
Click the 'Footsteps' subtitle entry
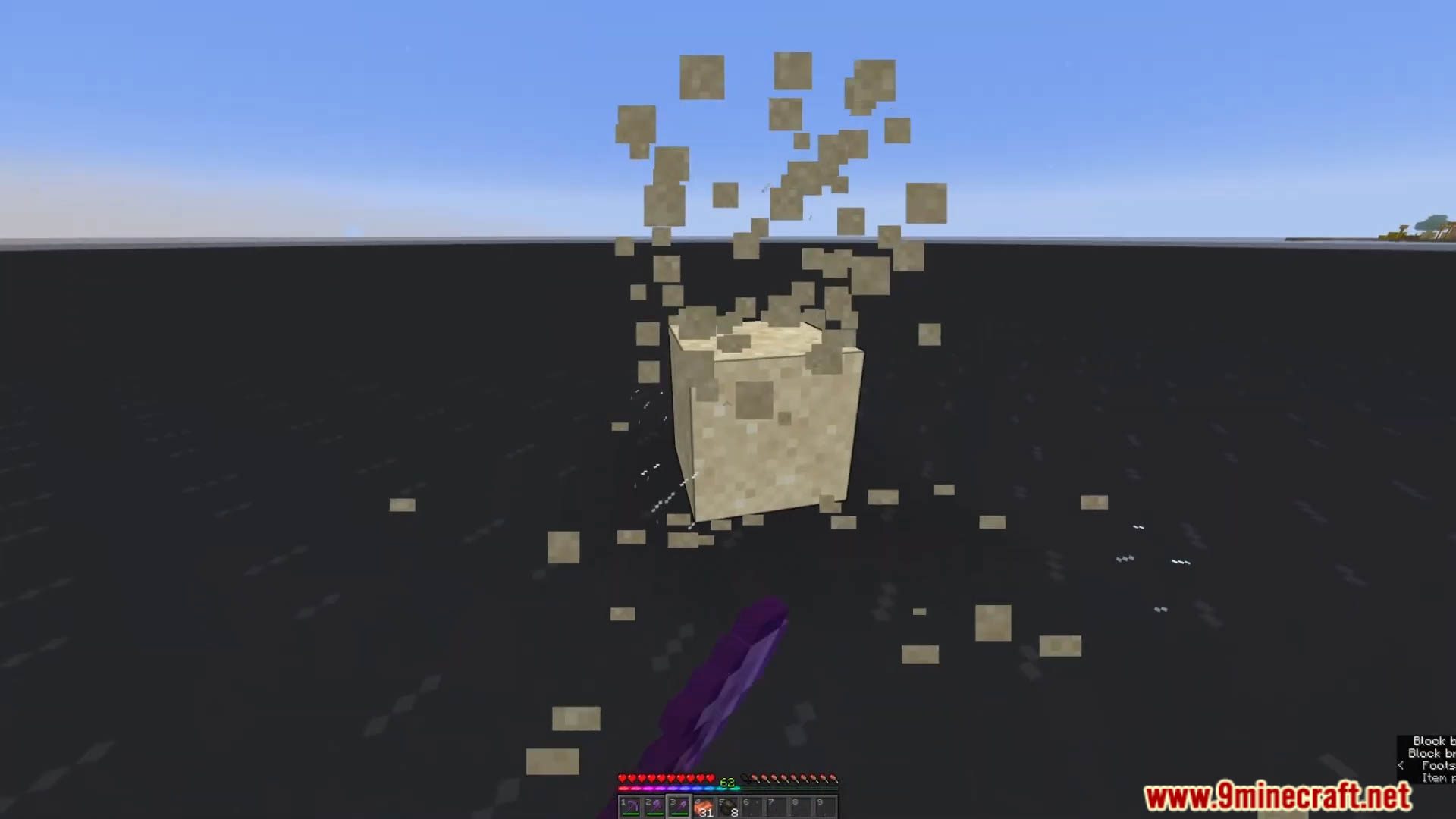coord(1437,766)
